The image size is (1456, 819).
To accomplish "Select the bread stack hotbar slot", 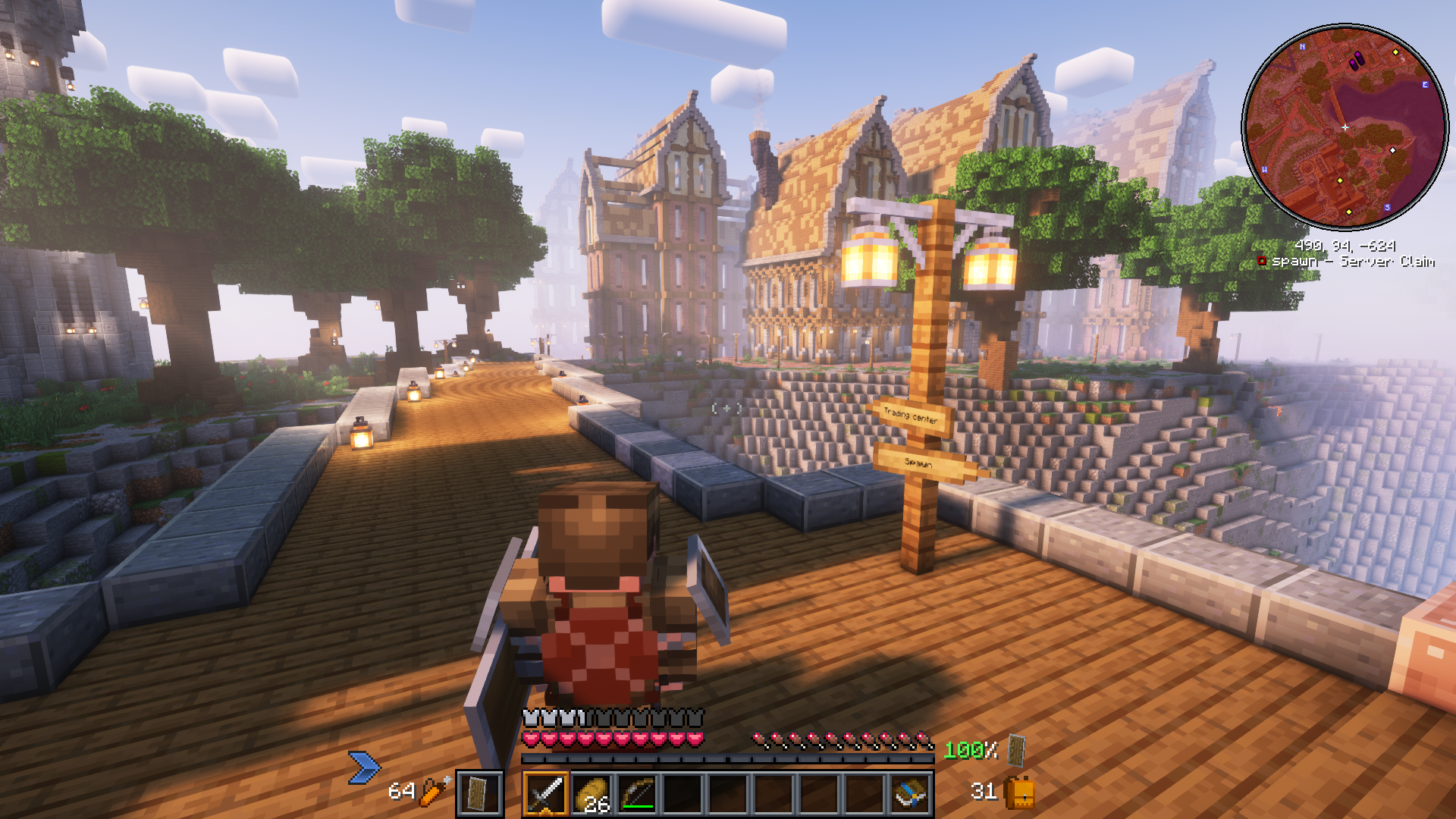I will (x=591, y=794).
